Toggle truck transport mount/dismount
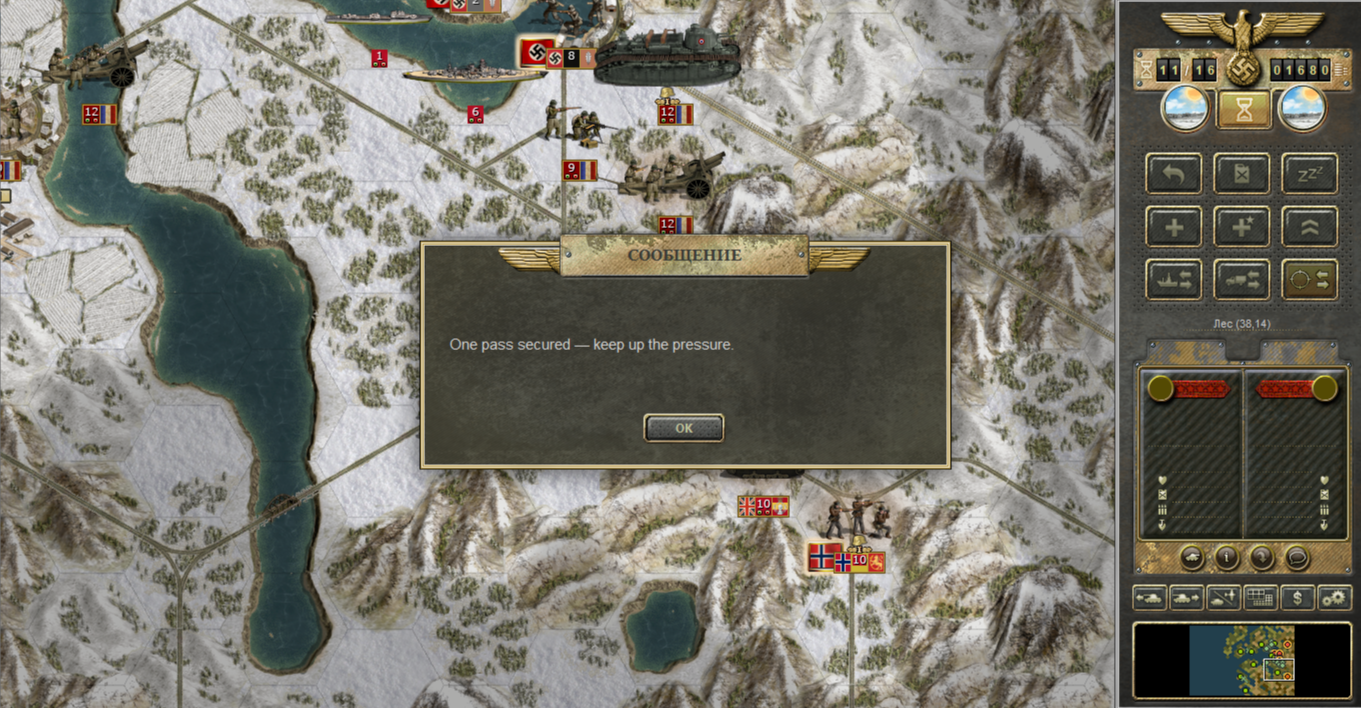 tap(1242, 280)
